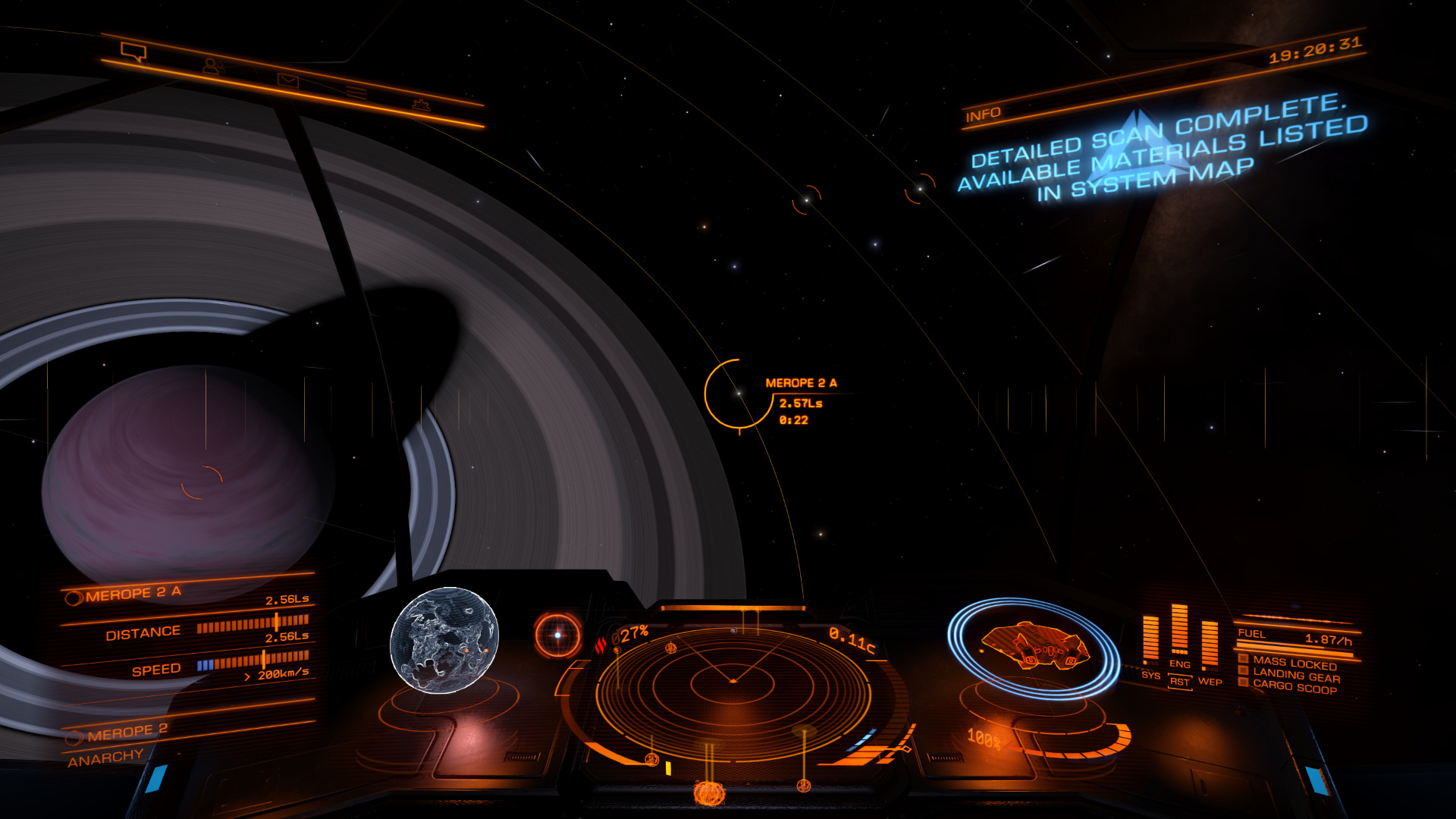Select the ship hologram display
Image resolution: width=1456 pixels, height=819 pixels.
(x=1034, y=647)
